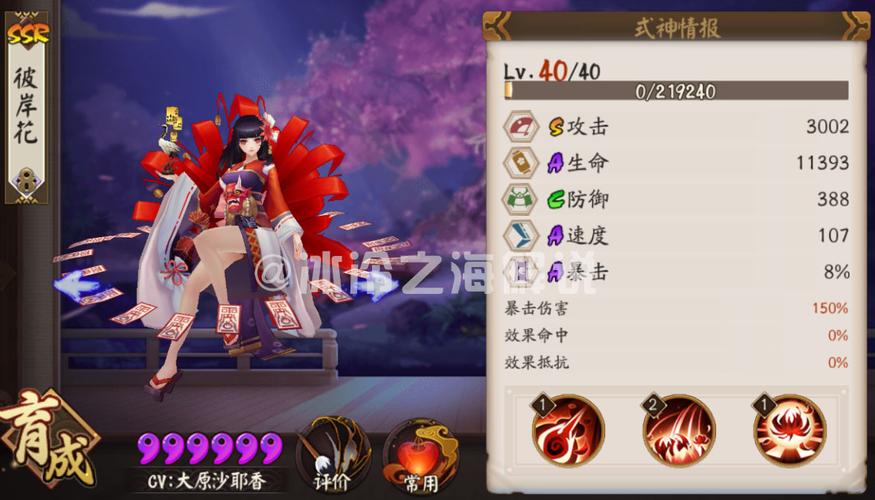Switch to previous shikigami with left arrow

pyautogui.click(x=79, y=287)
